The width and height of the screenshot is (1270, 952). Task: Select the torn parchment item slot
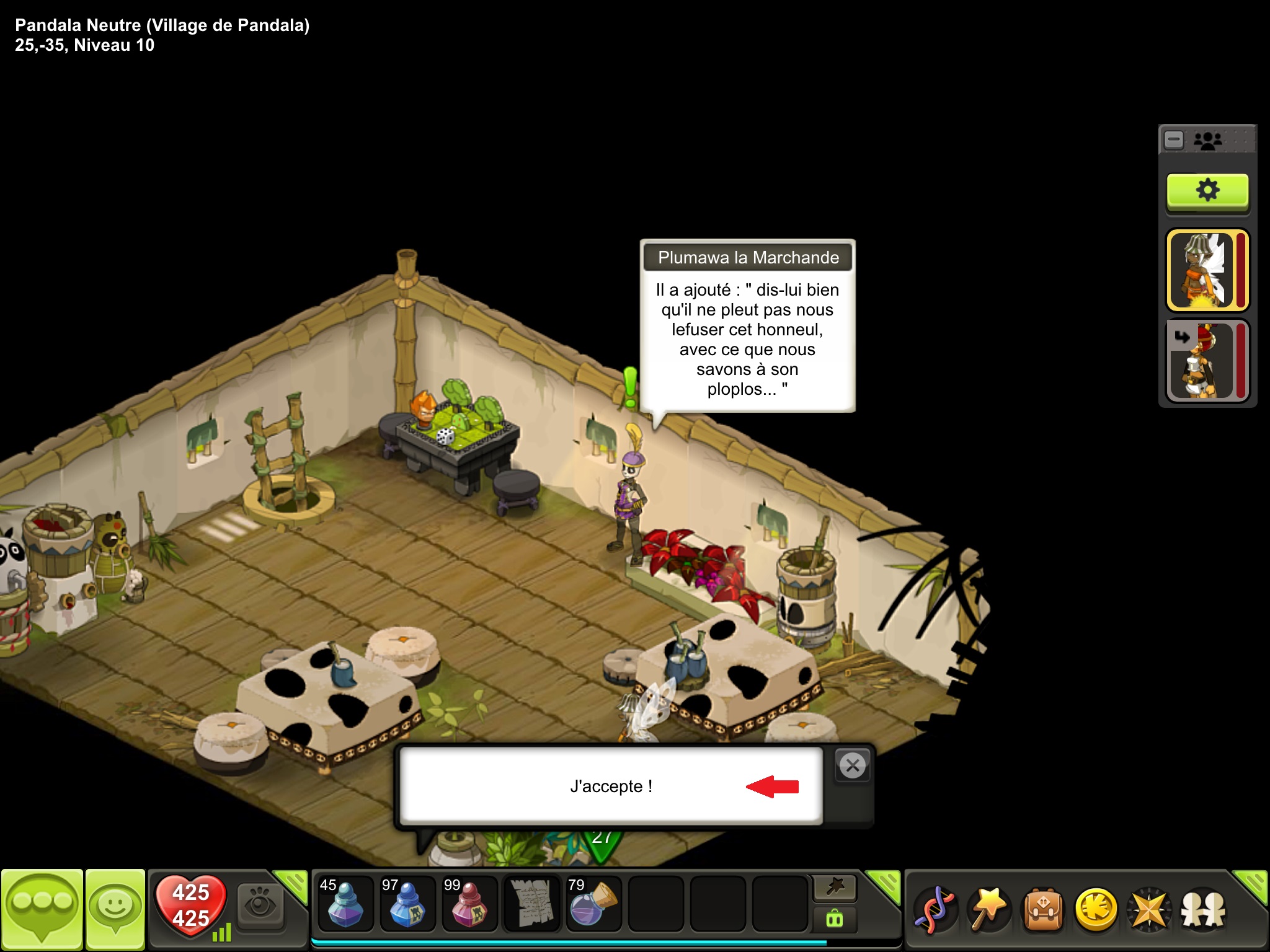531,904
